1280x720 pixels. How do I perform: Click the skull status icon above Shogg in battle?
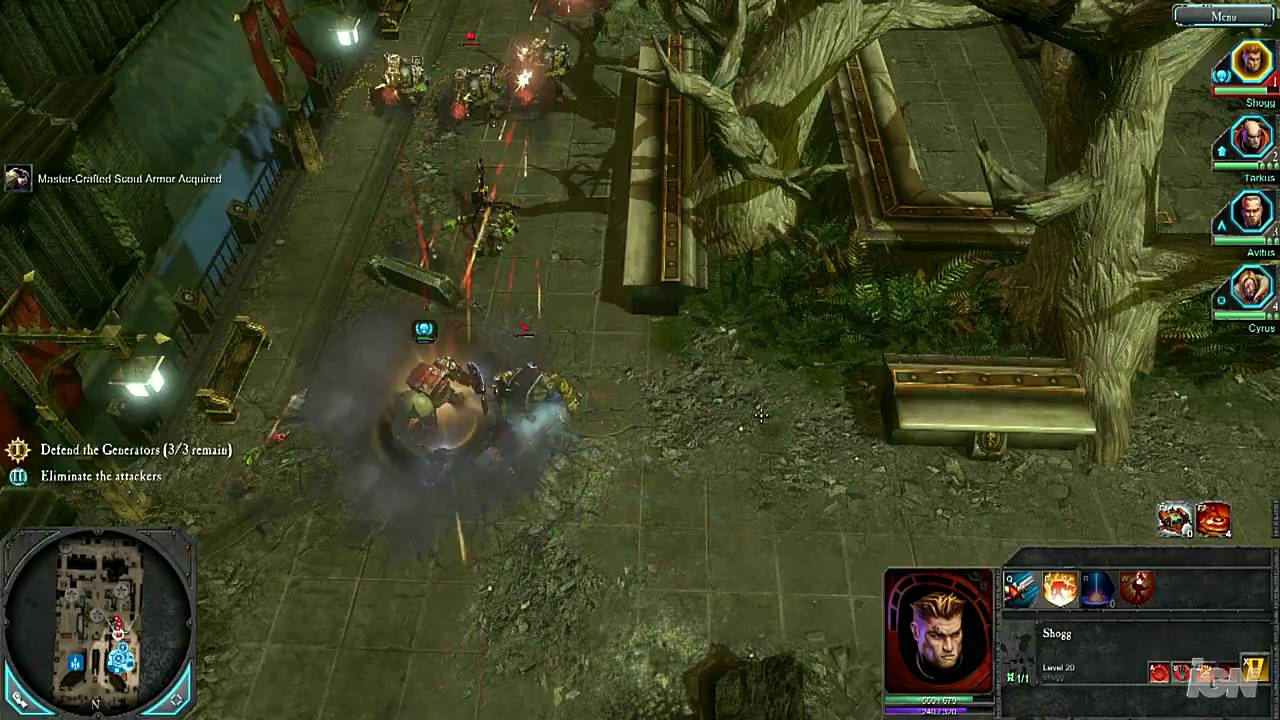424,330
